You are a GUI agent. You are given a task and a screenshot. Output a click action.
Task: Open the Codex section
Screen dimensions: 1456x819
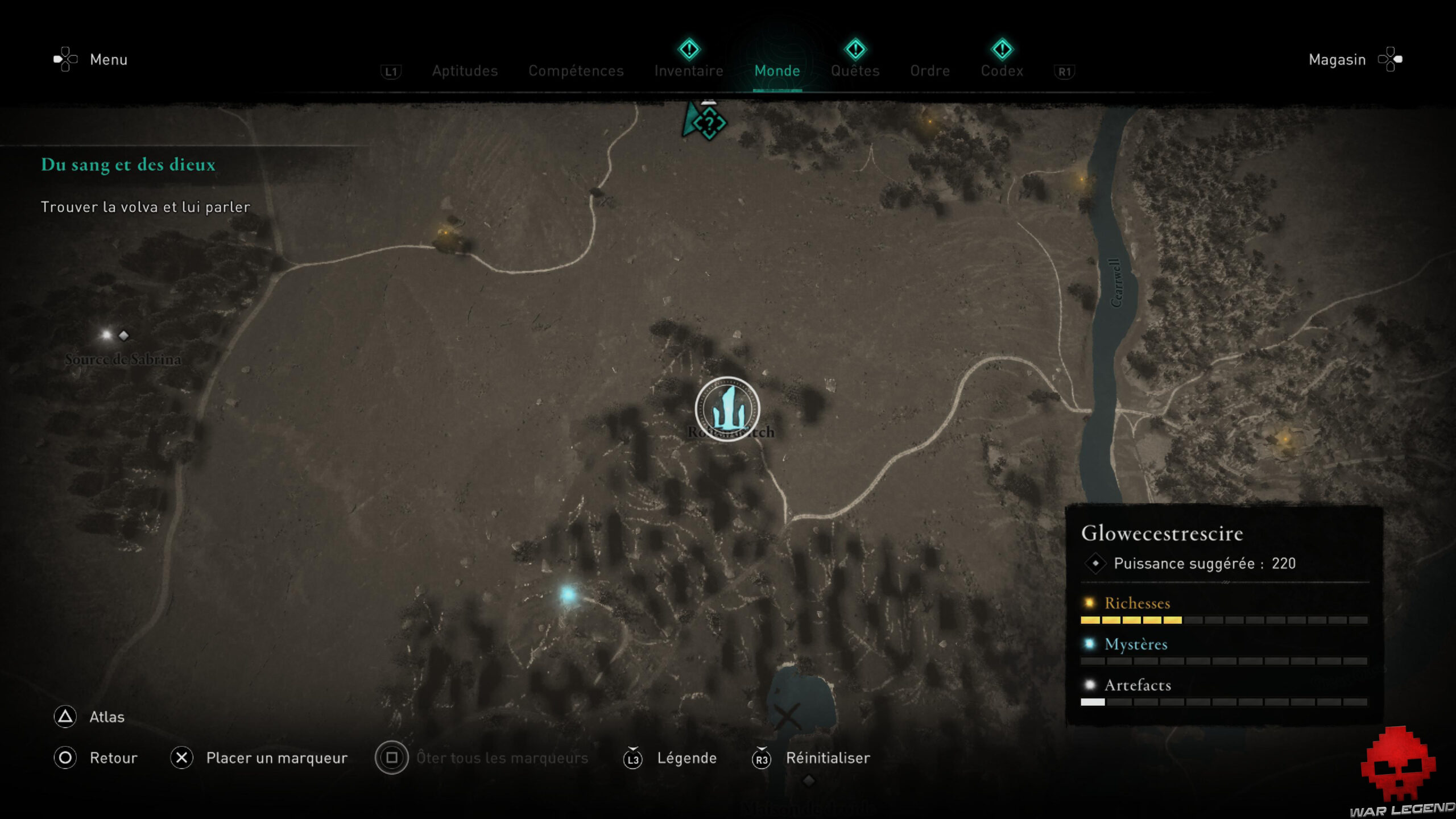(1002, 71)
